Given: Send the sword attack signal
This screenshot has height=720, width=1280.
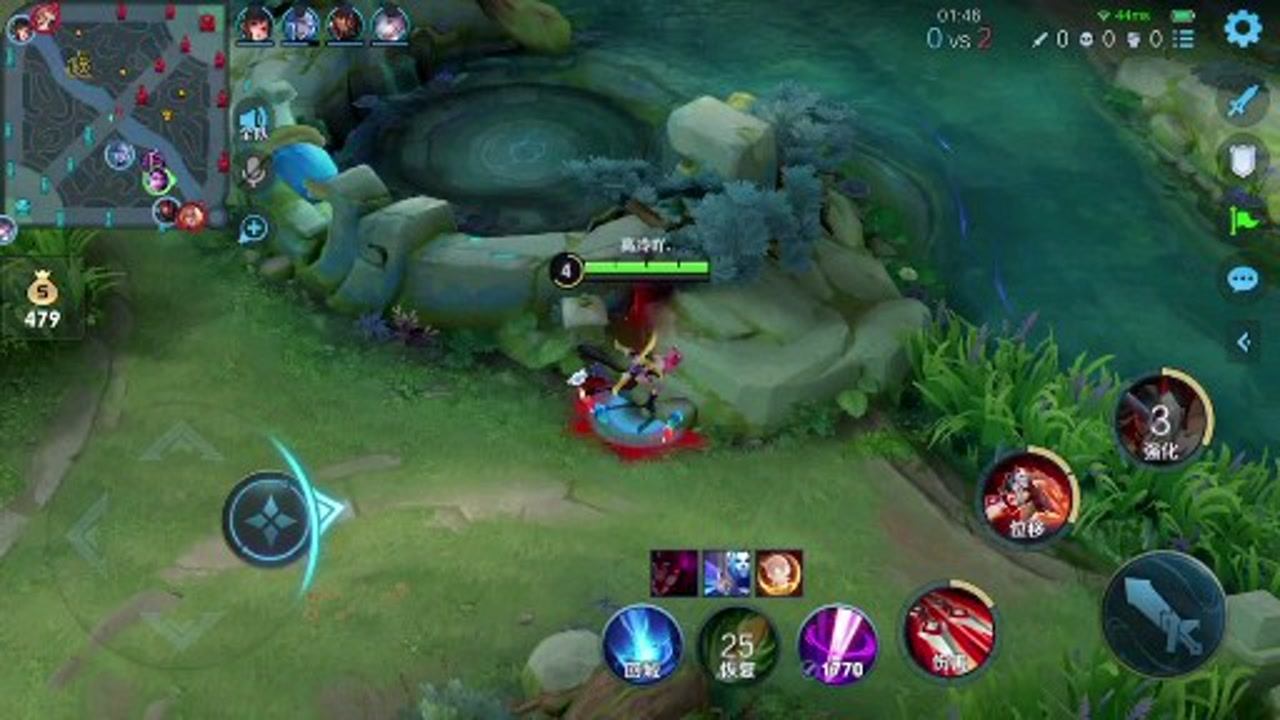Looking at the screenshot, I should (x=1243, y=101).
